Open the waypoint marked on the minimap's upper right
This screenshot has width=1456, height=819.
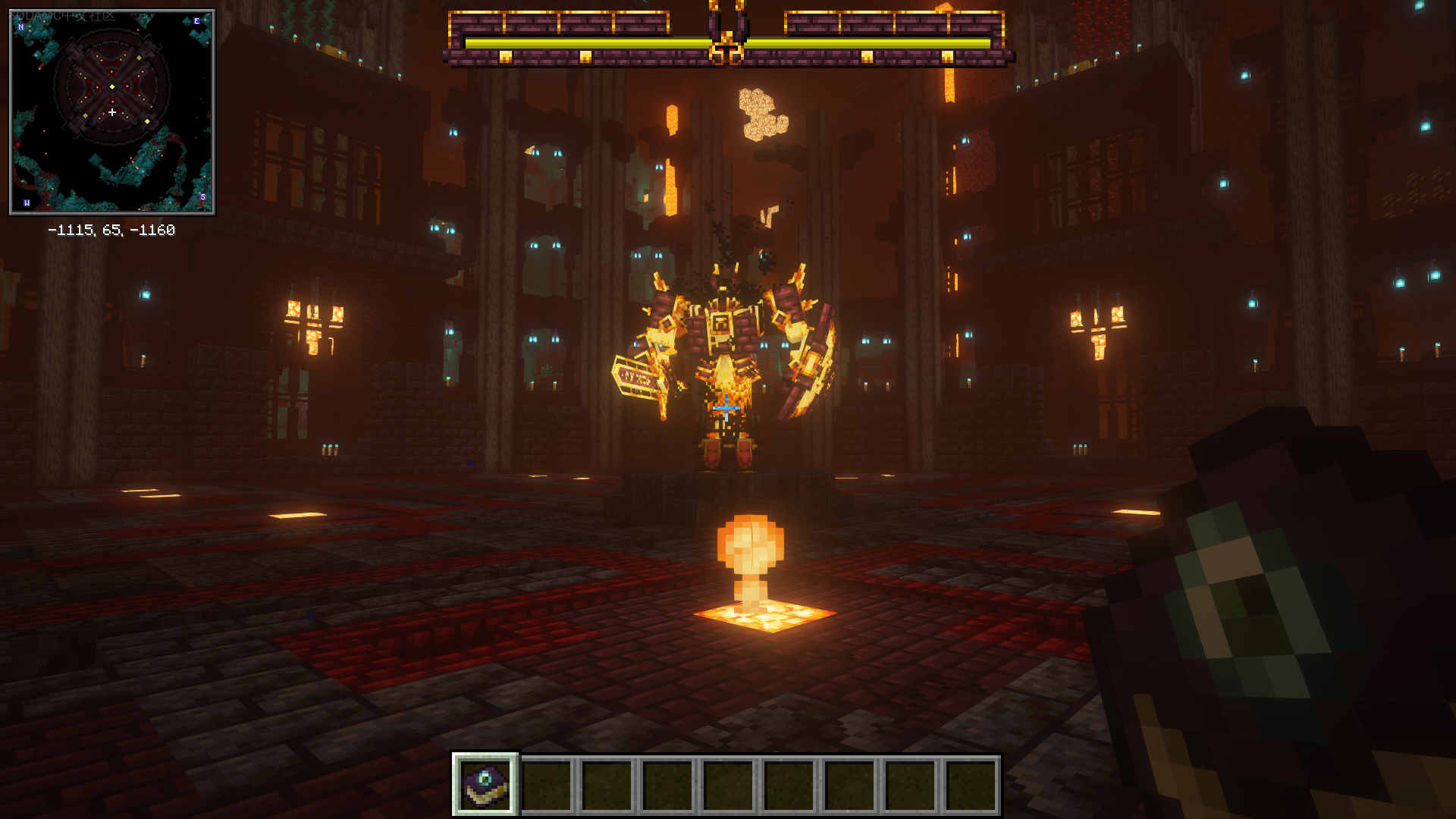[140, 58]
